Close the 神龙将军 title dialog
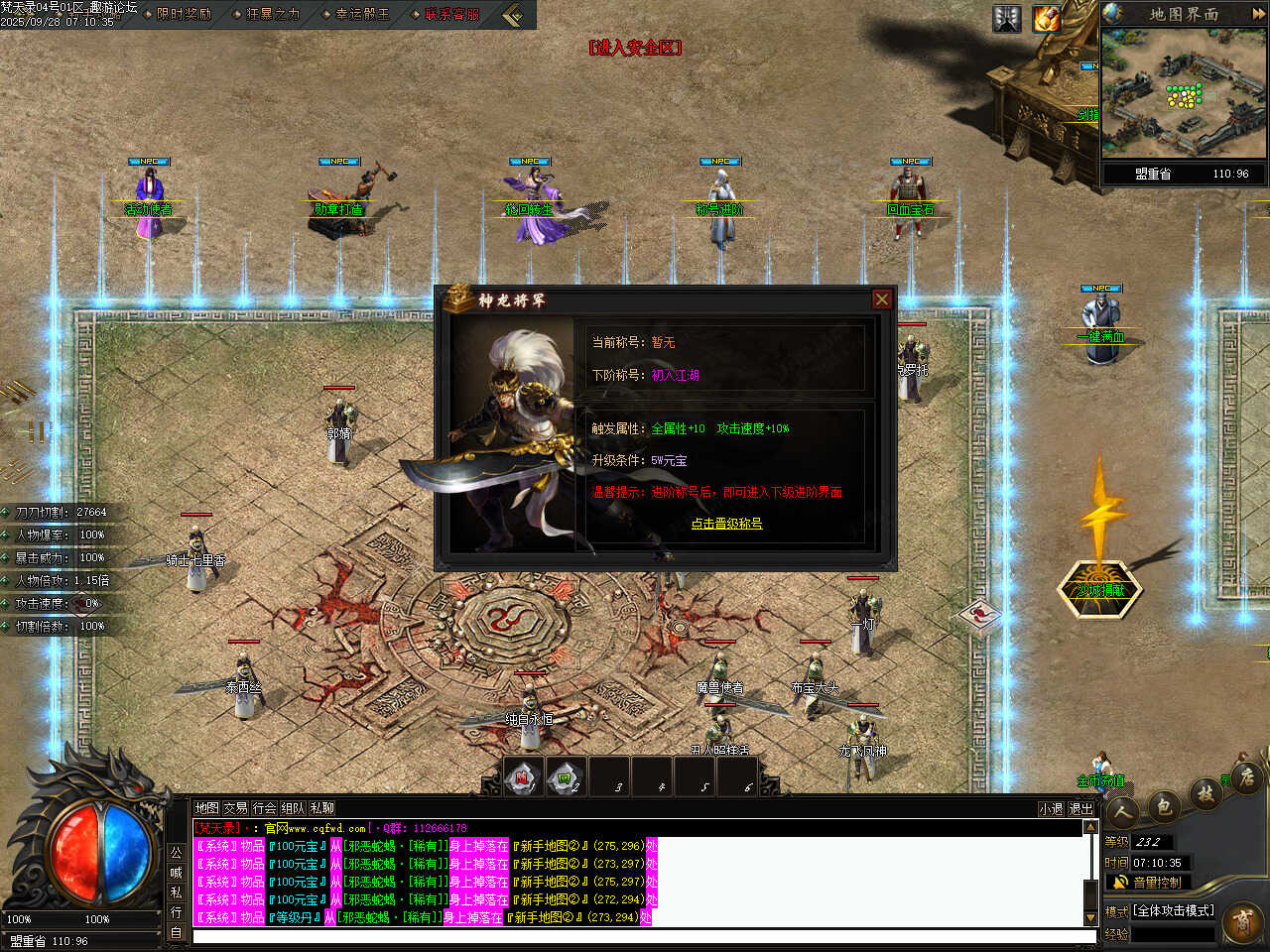This screenshot has height=952, width=1270. tap(881, 299)
